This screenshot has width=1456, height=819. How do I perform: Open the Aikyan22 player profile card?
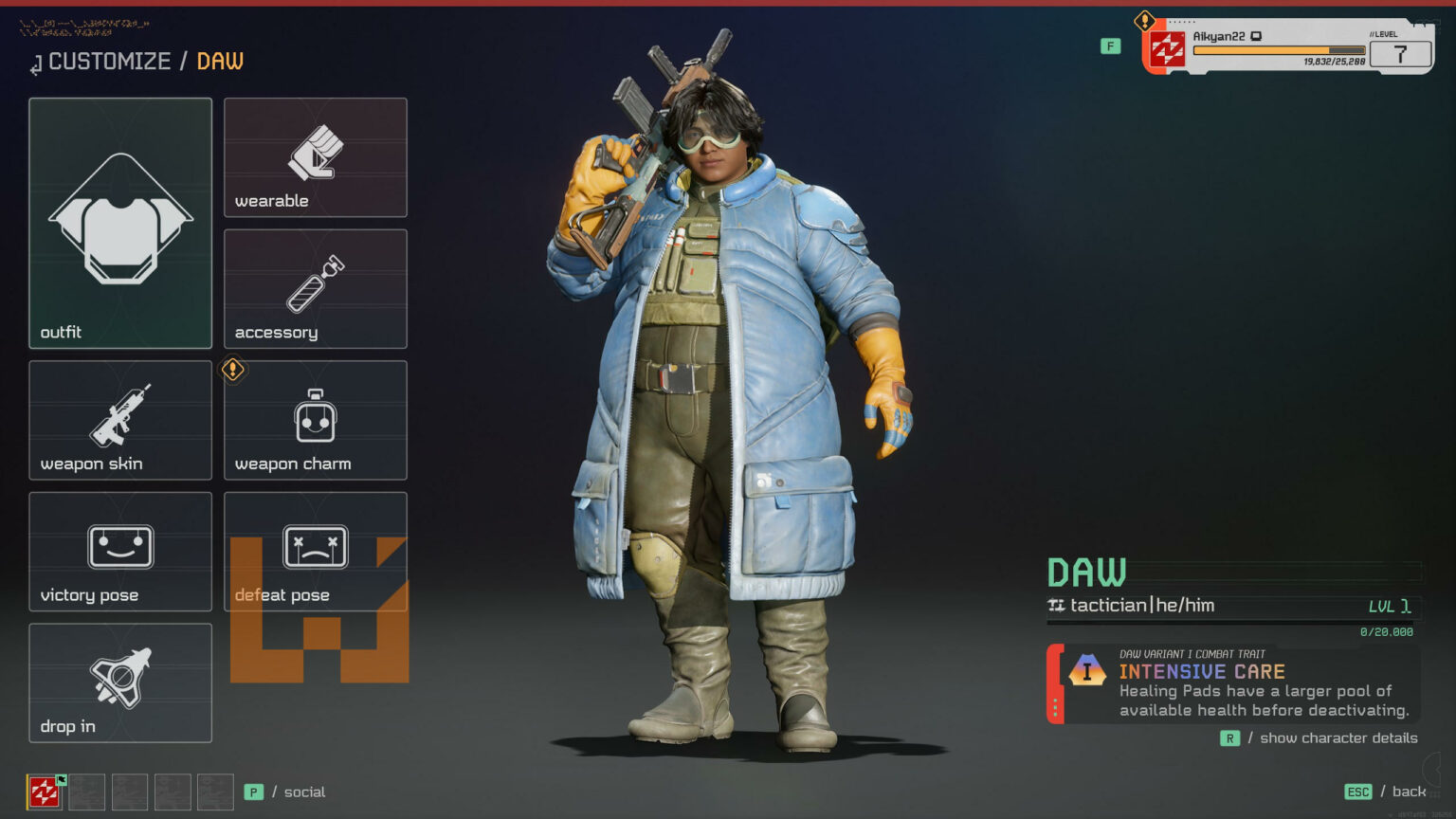tap(1287, 47)
